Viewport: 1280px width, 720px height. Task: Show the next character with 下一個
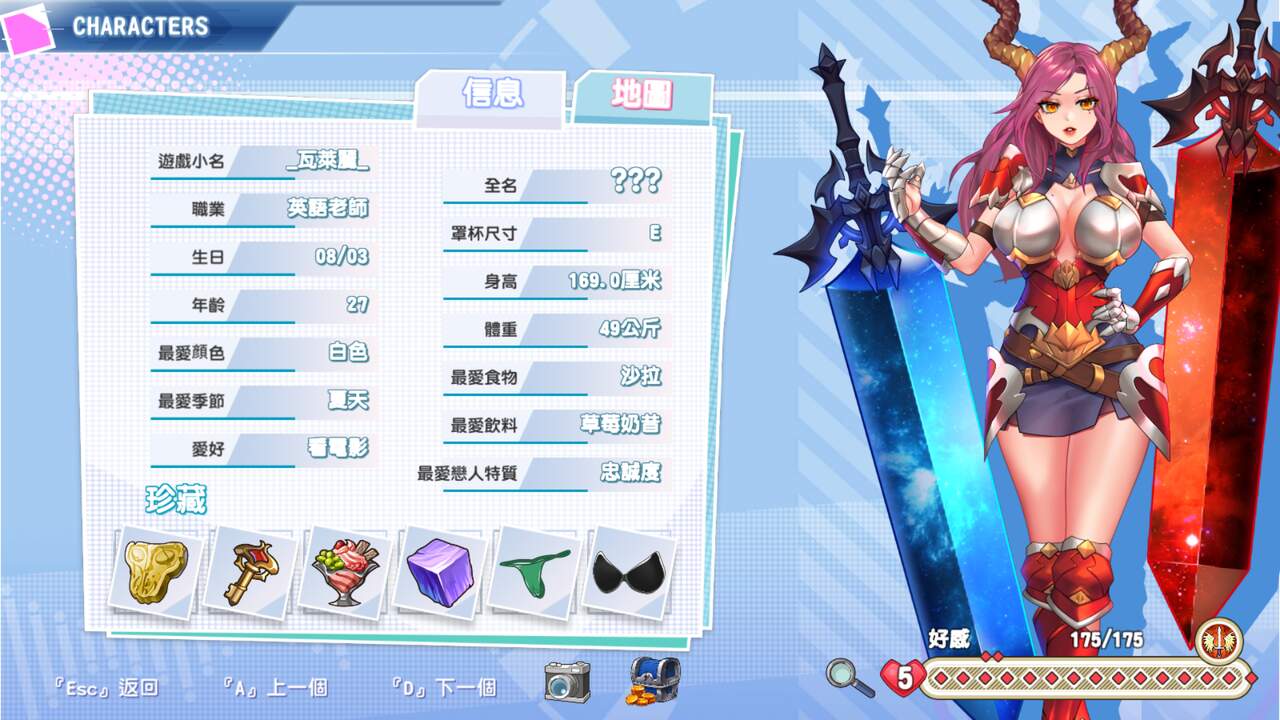[x=444, y=688]
